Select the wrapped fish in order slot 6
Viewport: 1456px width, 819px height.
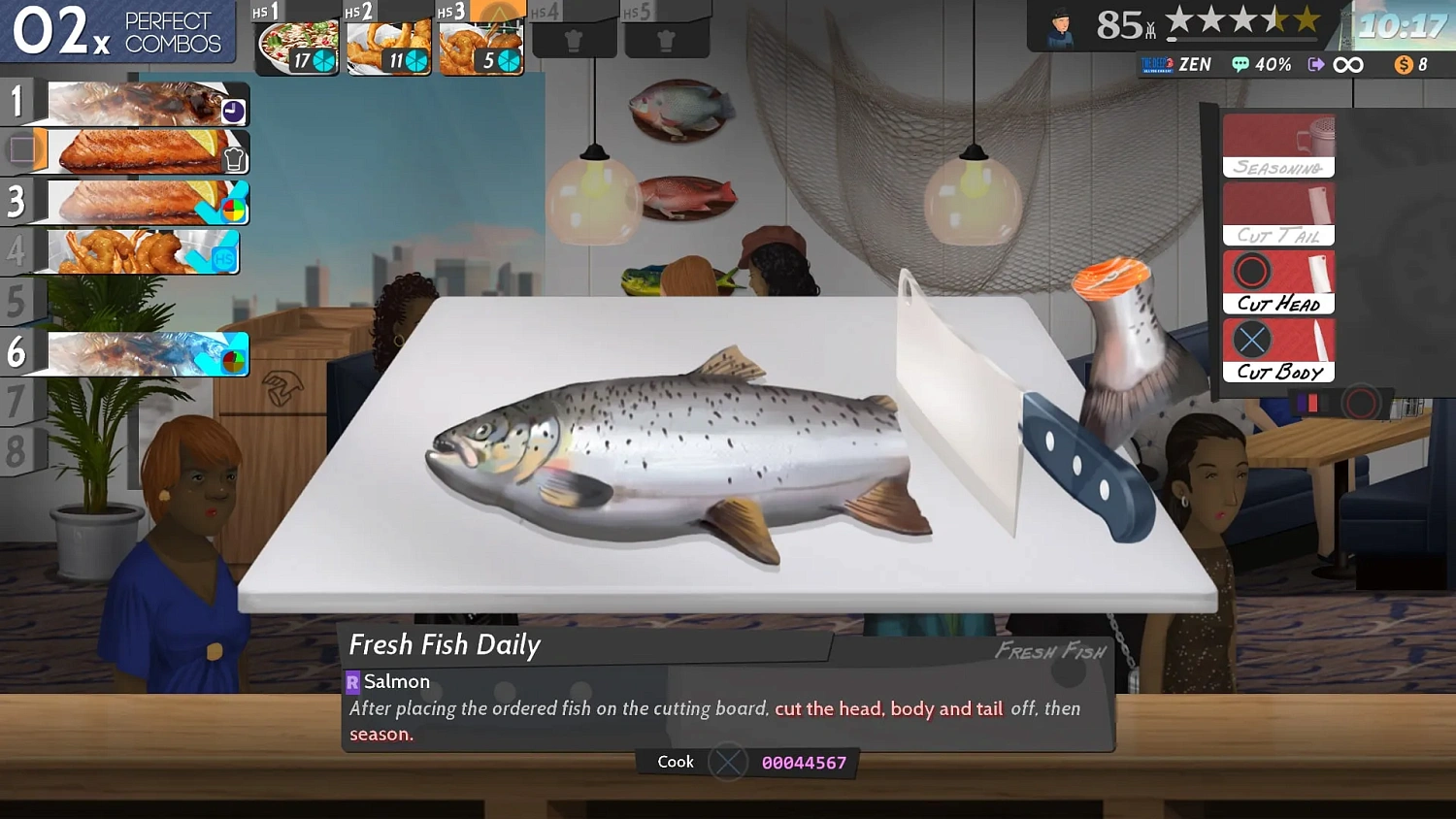click(126, 353)
